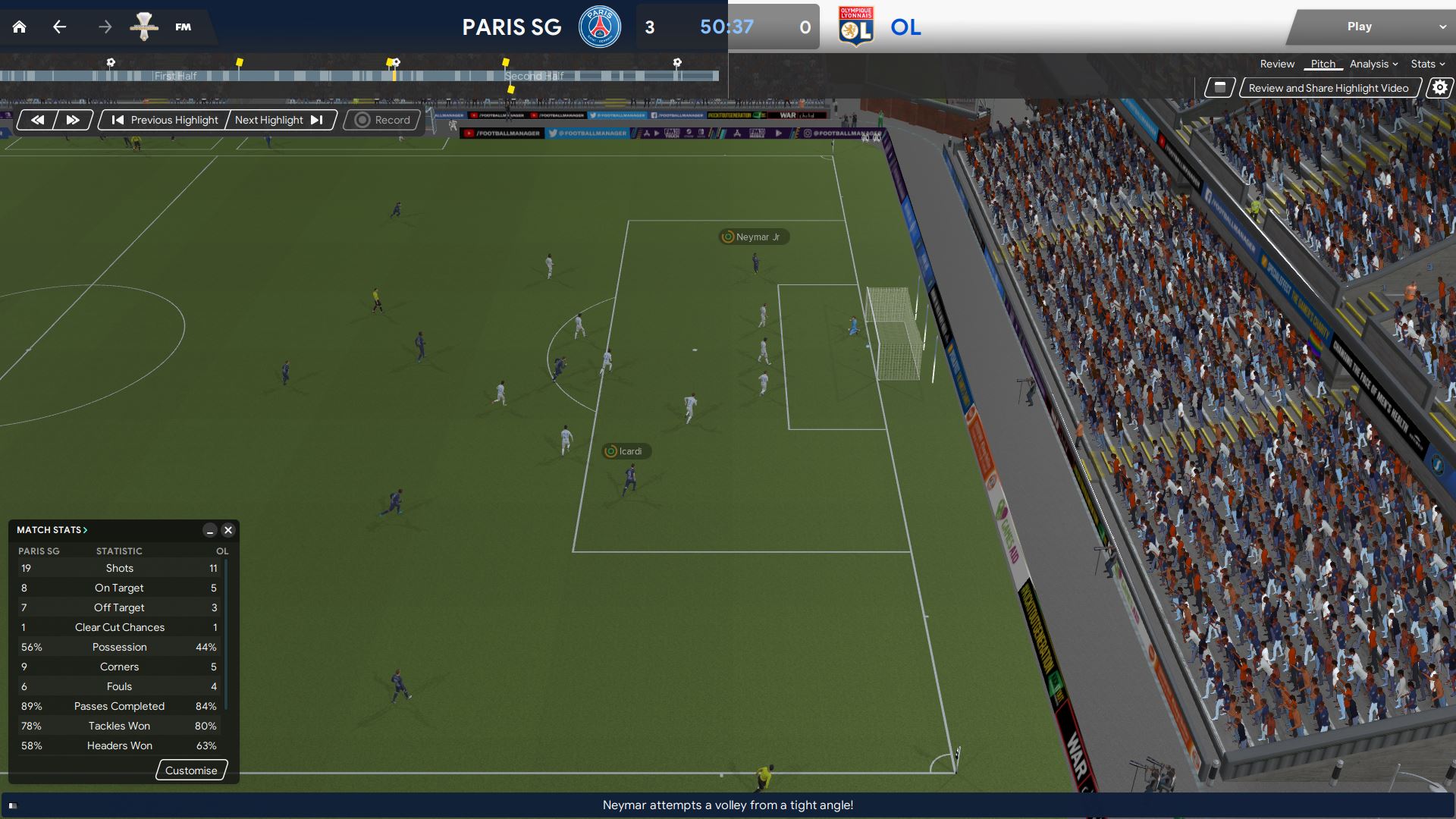This screenshot has width=1456, height=819.
Task: Expand the Analysis dropdown
Action: pyautogui.click(x=1373, y=64)
